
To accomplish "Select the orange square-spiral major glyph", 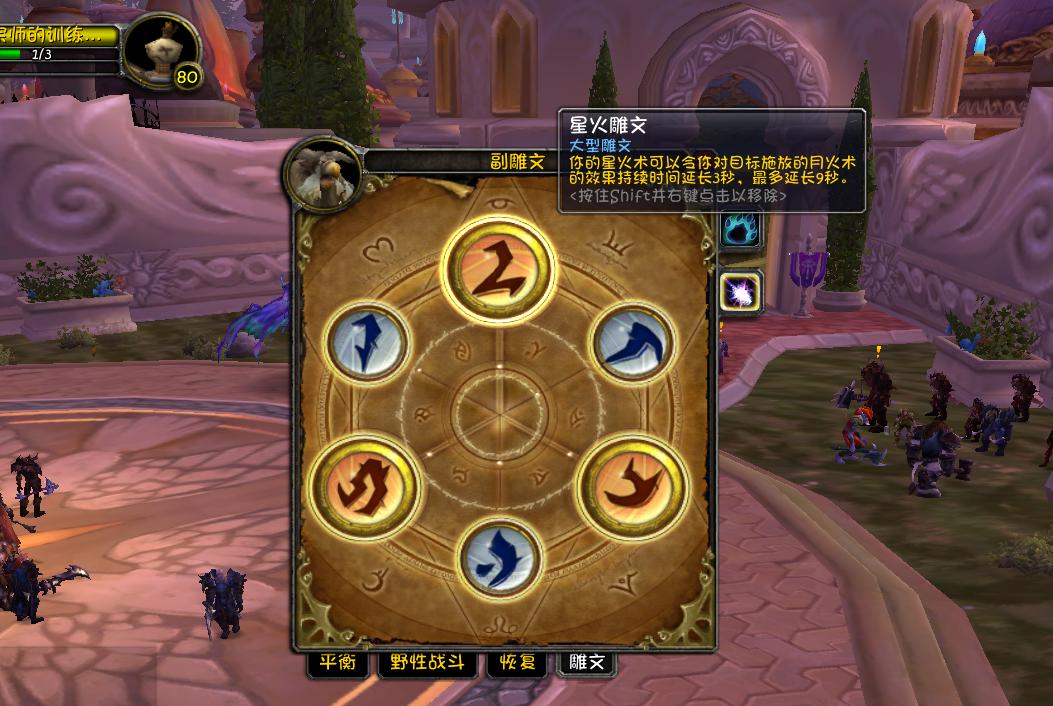I will pyautogui.click(x=366, y=485).
